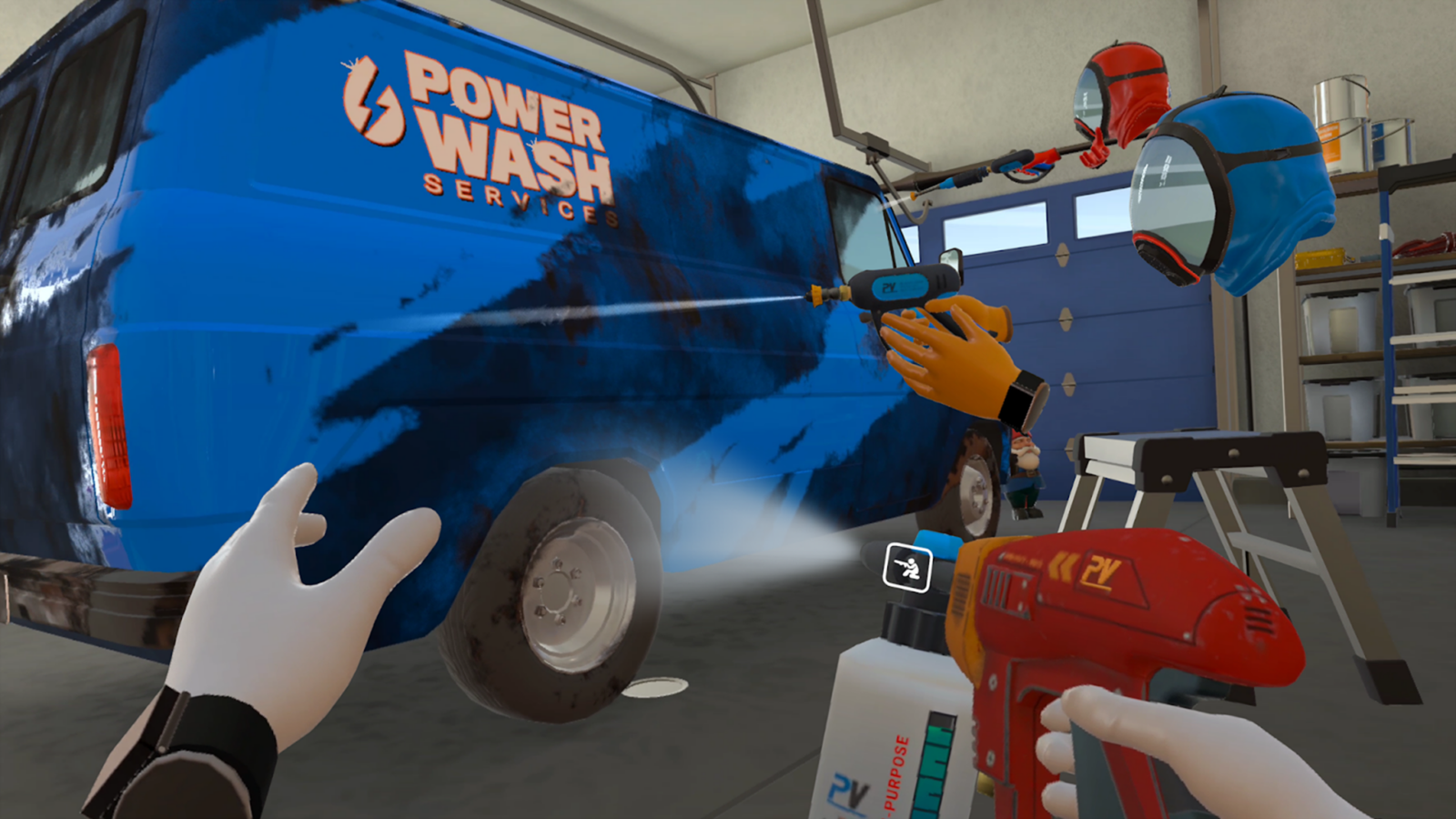Click the van's red tail light

pyautogui.click(x=109, y=400)
